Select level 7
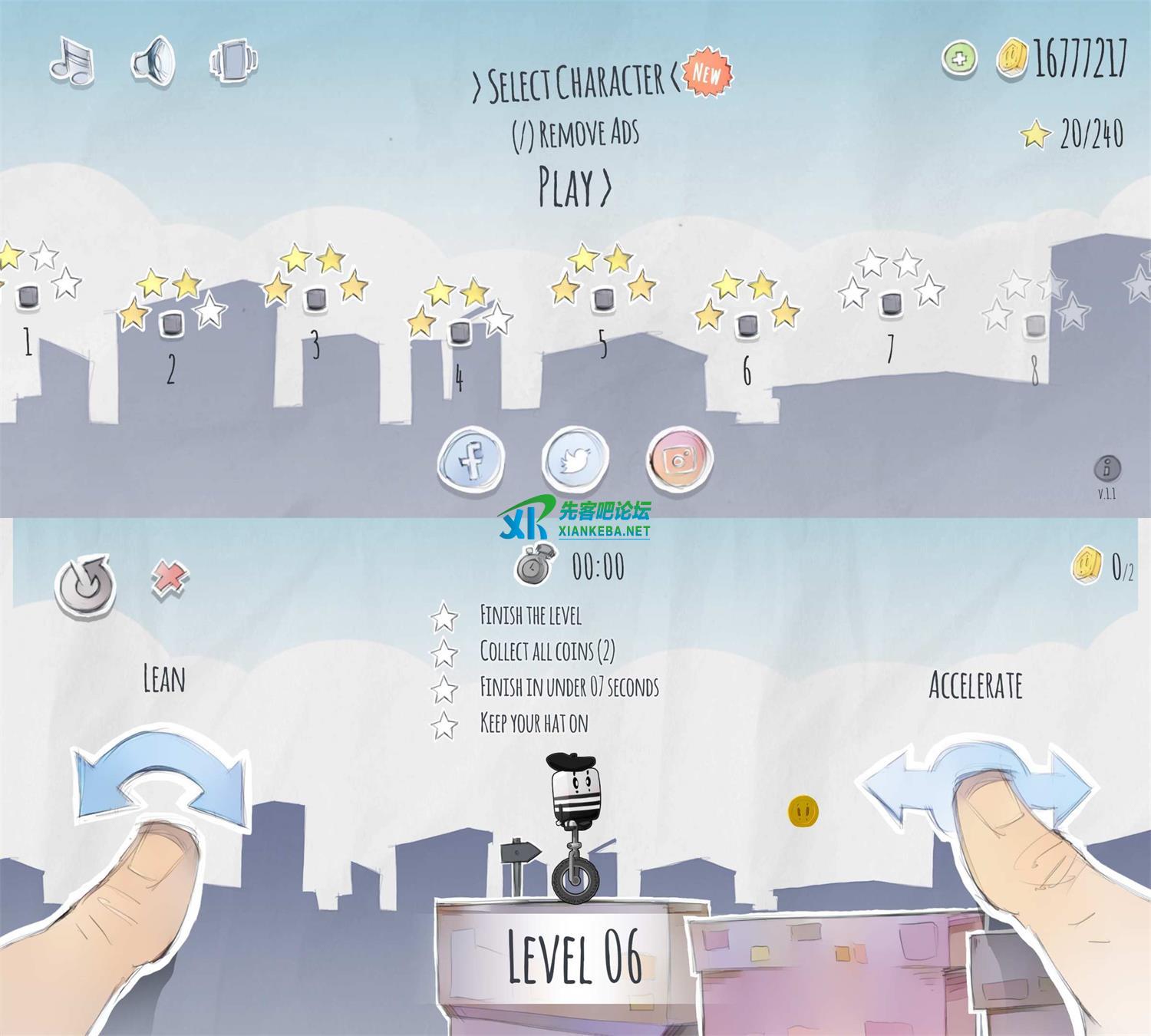Viewport: 1151px width, 1036px height. [x=890, y=304]
